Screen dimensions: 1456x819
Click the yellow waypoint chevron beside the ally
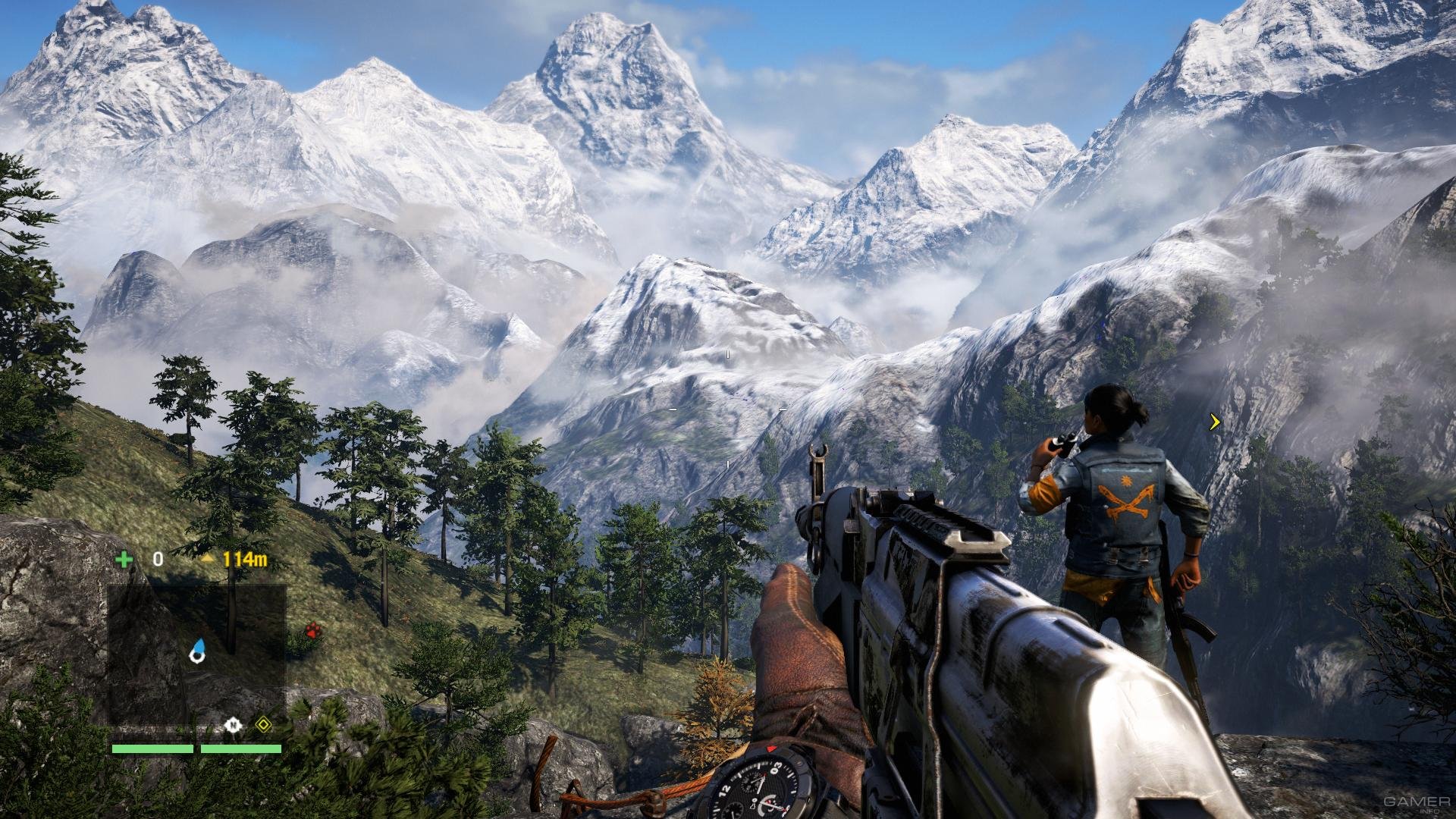pyautogui.click(x=1215, y=422)
